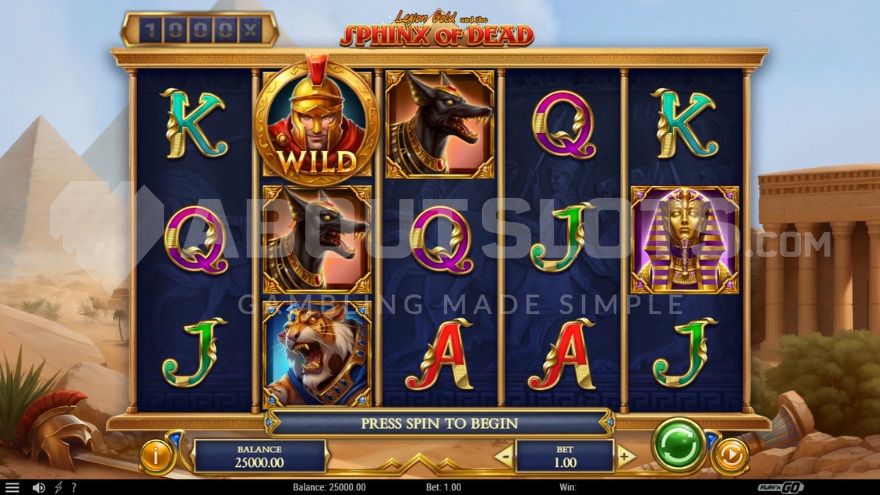Open the hamburger menu
Image resolution: width=880 pixels, height=495 pixels.
coord(13,487)
